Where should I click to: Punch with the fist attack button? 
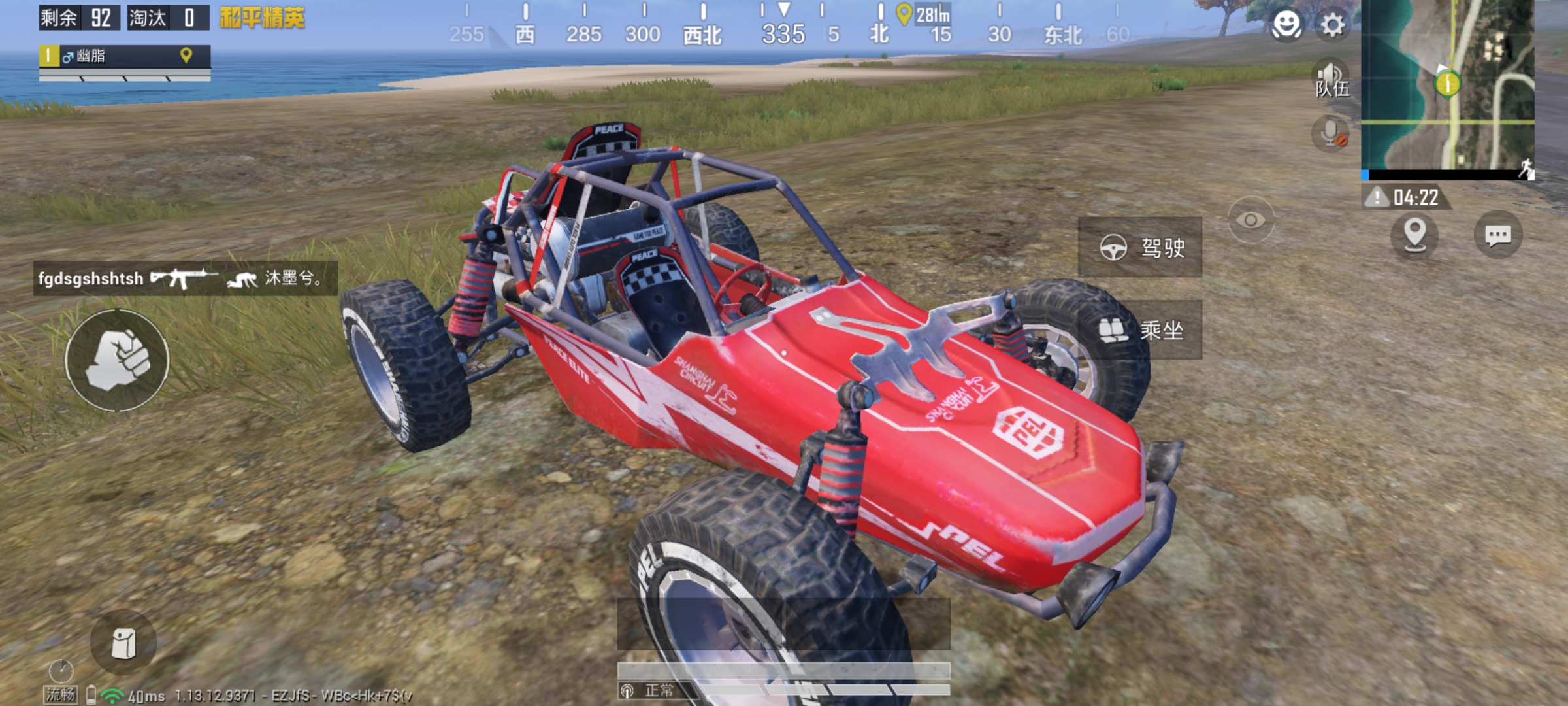[x=117, y=360]
